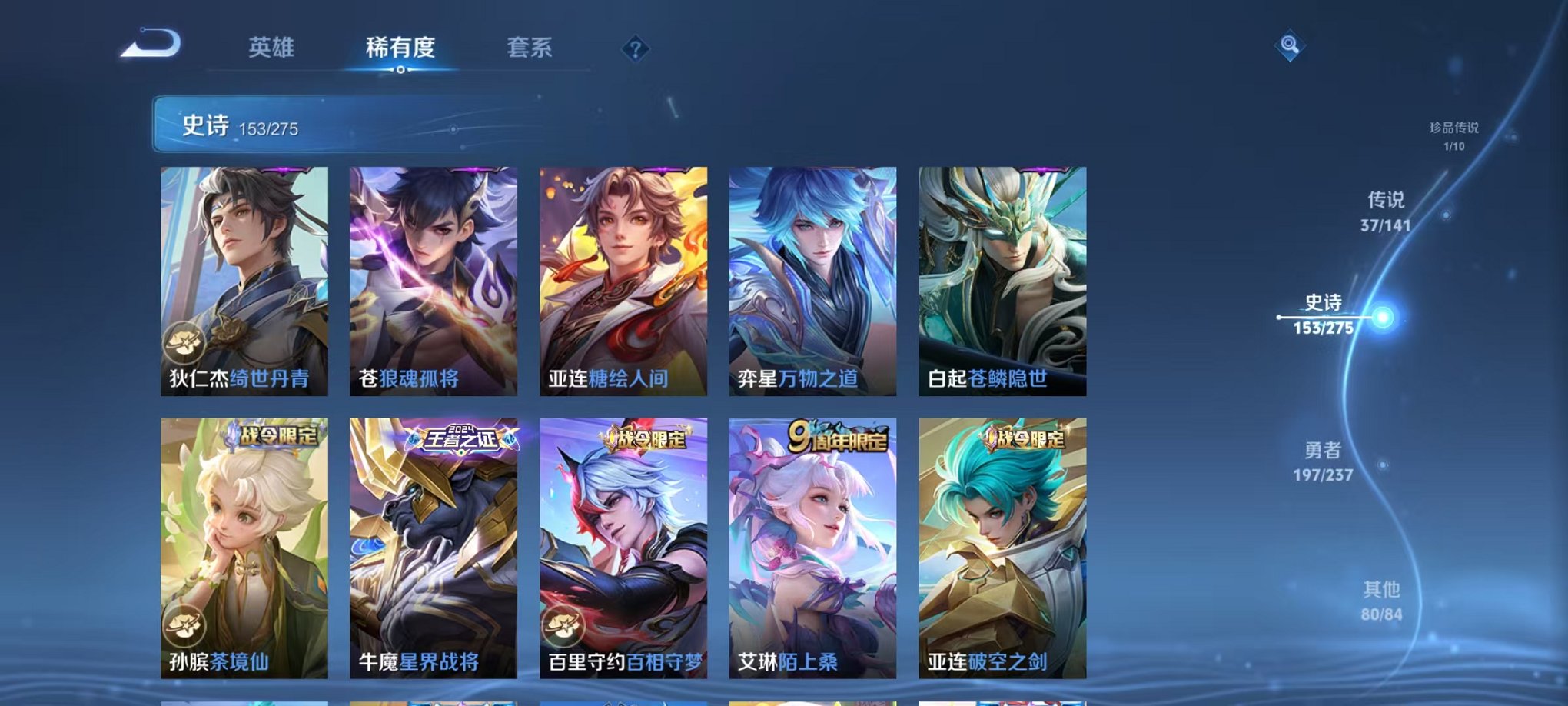Switch to the 英雄 tab

(274, 48)
